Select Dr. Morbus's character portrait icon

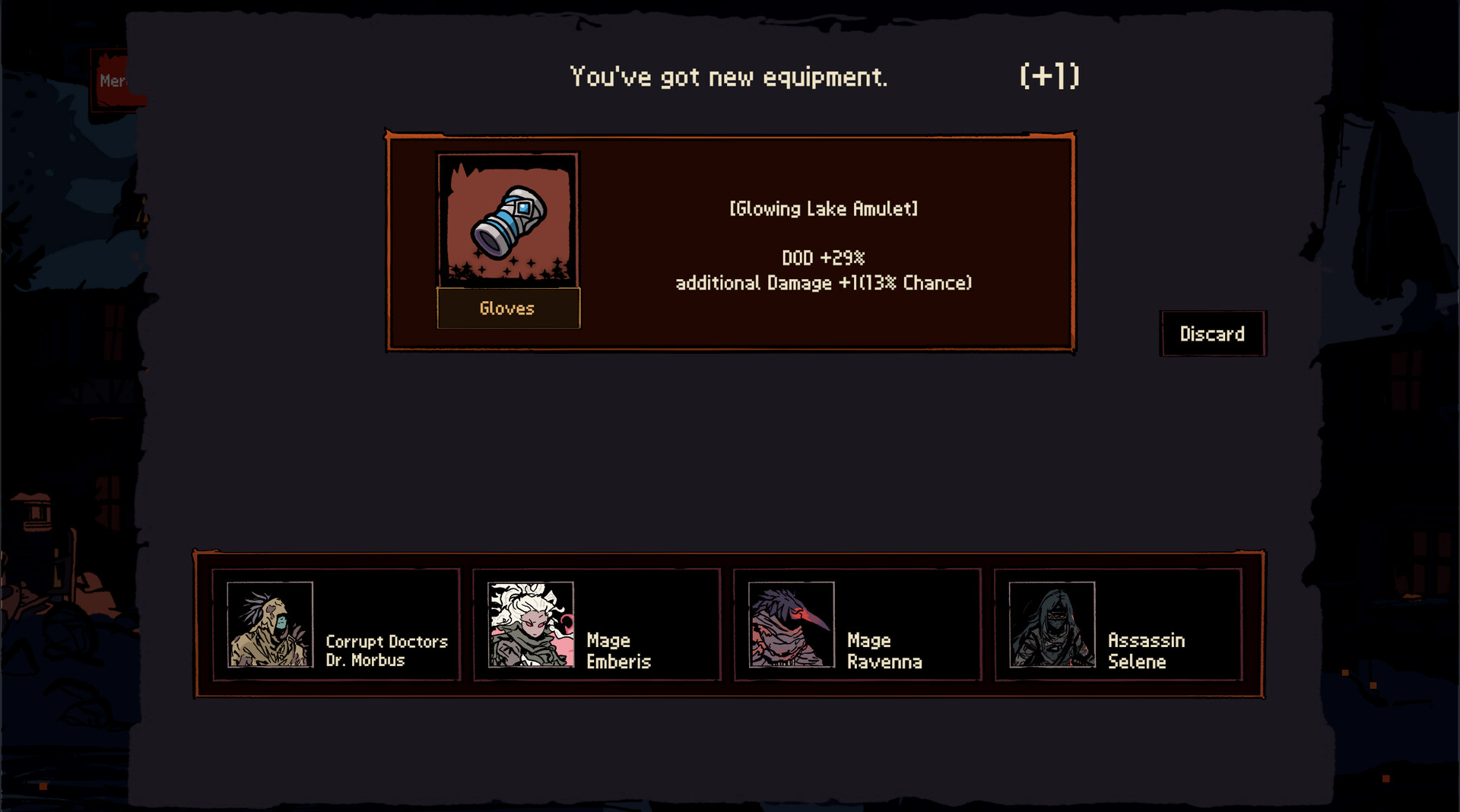269,625
